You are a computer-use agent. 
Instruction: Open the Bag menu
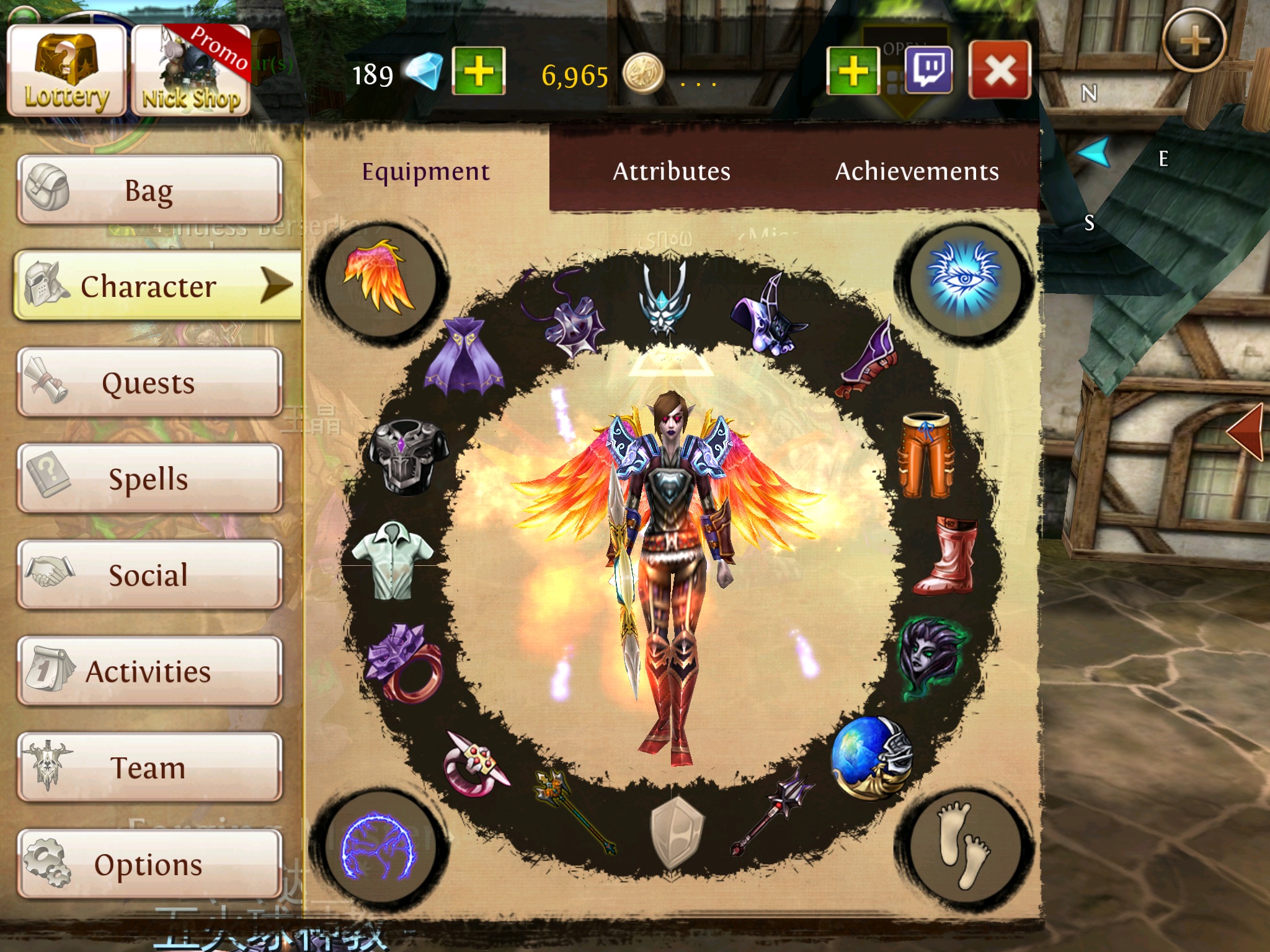(149, 190)
